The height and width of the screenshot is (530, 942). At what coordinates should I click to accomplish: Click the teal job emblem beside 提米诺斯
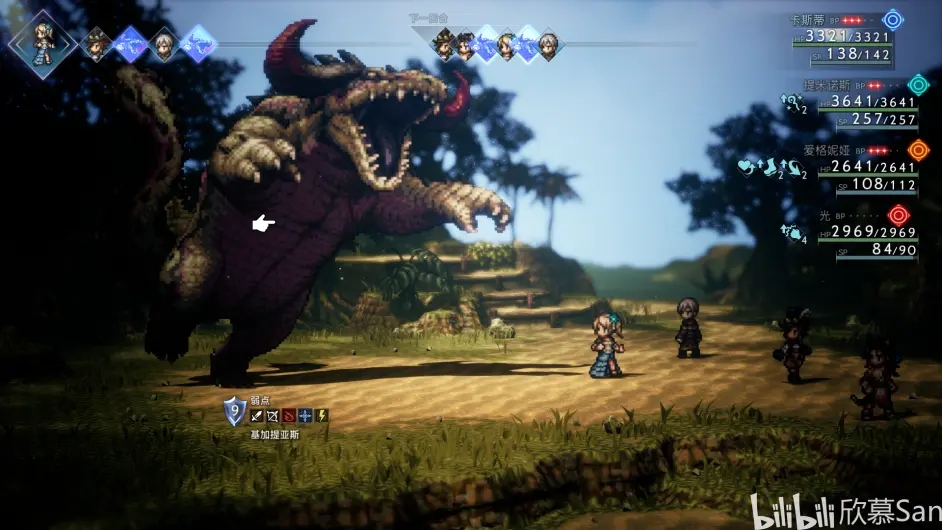tap(916, 85)
